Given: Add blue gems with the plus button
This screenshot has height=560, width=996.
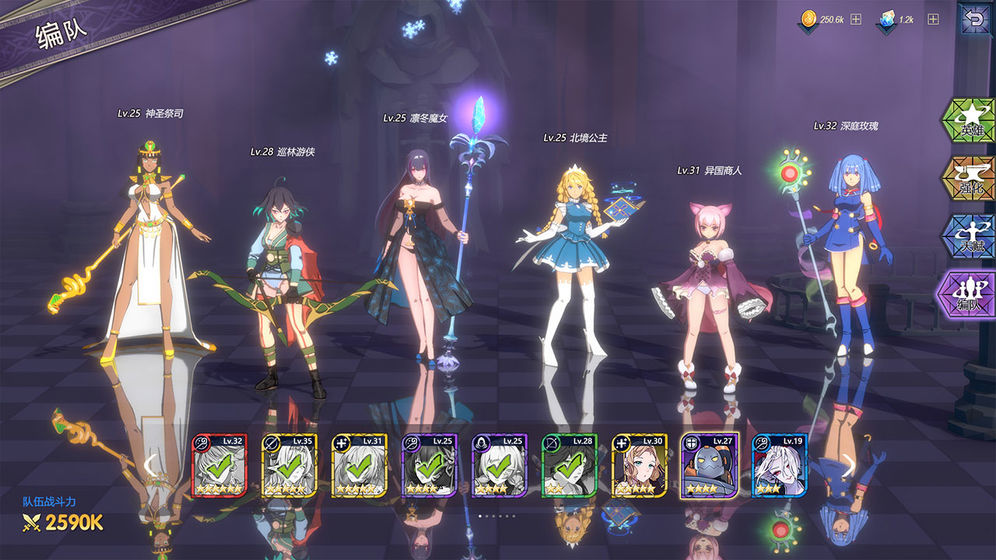Looking at the screenshot, I should coord(933,19).
